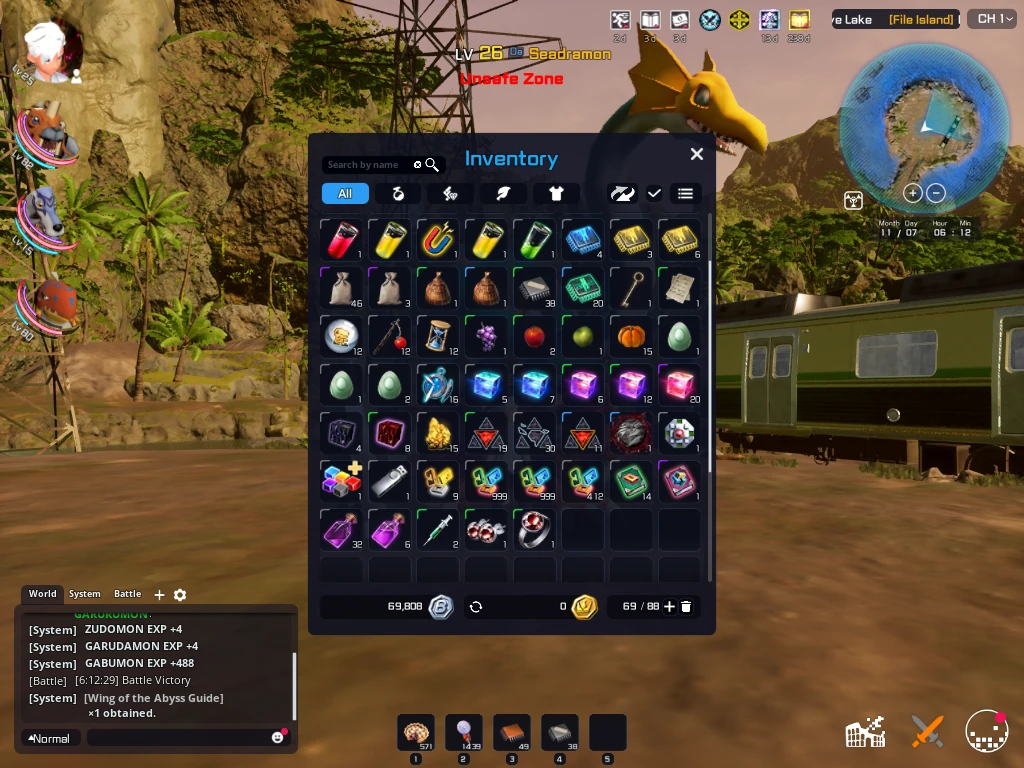This screenshot has height=768, width=1024.
Task: Open chat settings gear icon
Action: point(180,595)
